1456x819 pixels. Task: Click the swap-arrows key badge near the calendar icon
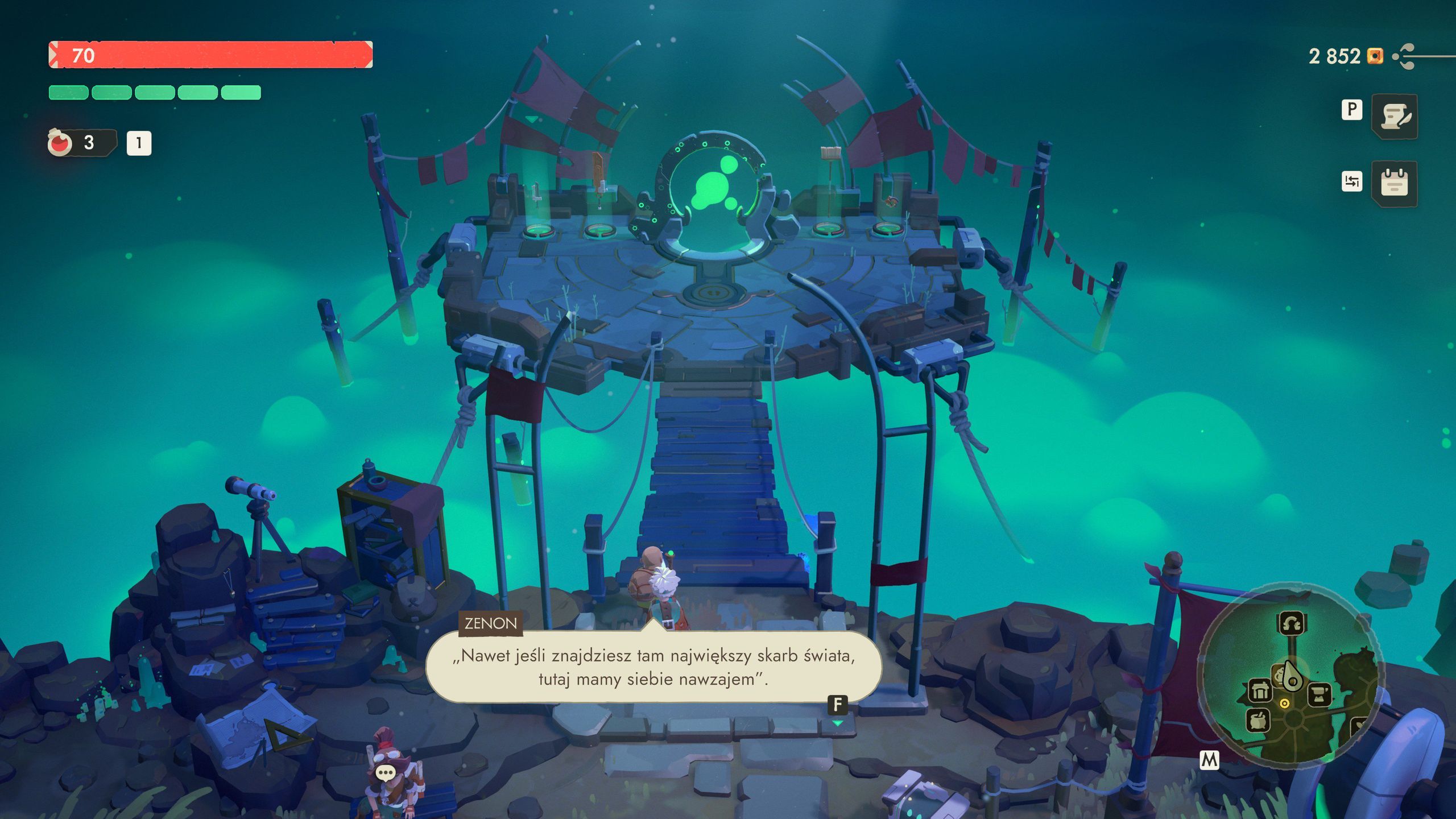pos(1352,181)
